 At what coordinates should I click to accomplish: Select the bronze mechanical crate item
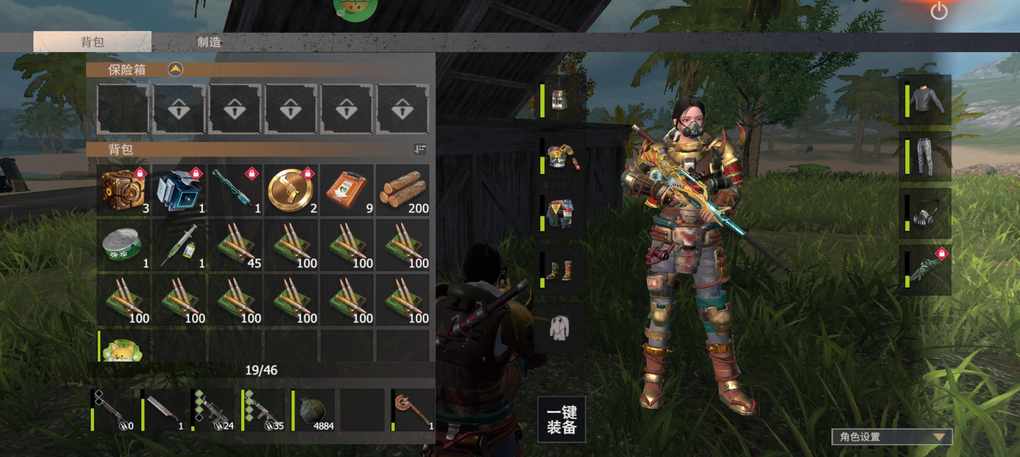coord(123,189)
